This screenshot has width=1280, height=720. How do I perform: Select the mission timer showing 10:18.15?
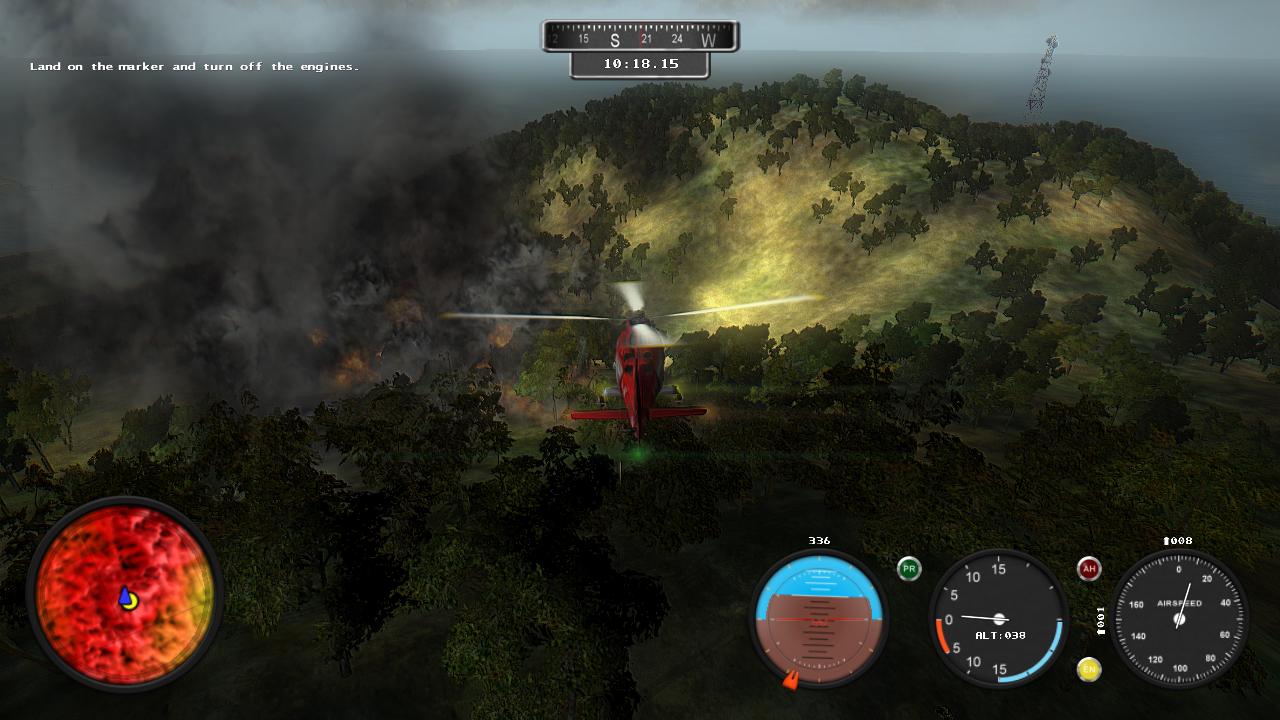tap(640, 62)
